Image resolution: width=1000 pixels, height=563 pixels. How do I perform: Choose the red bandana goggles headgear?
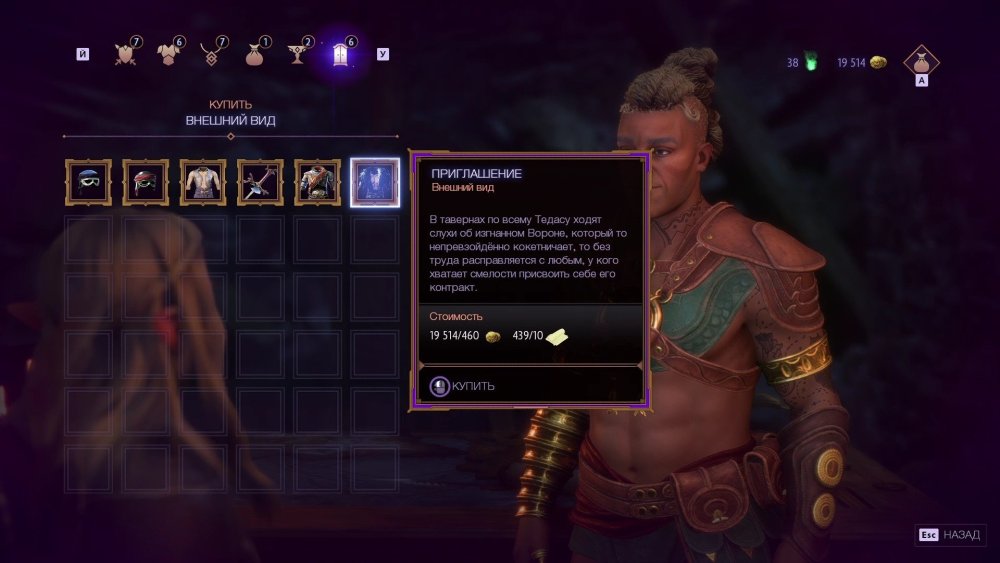[145, 181]
